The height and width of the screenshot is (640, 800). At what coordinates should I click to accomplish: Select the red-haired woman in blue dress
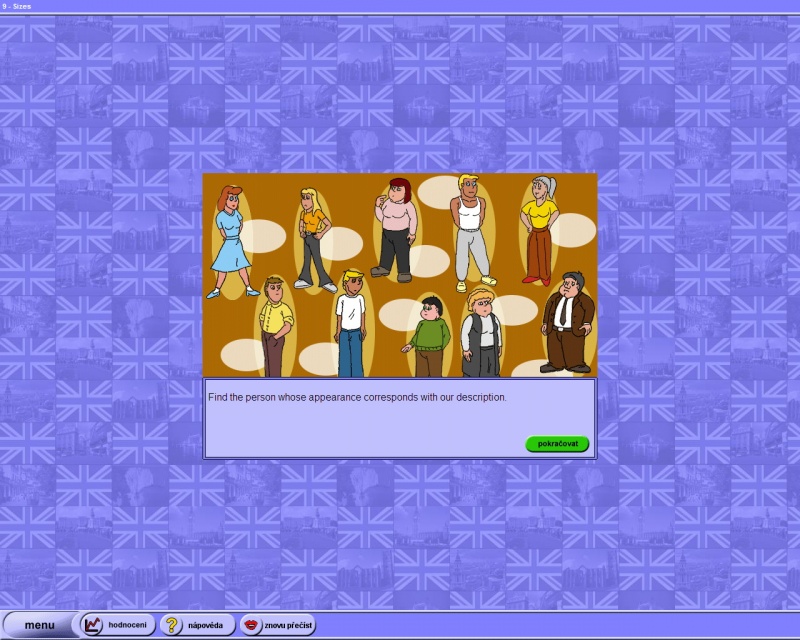click(230, 240)
